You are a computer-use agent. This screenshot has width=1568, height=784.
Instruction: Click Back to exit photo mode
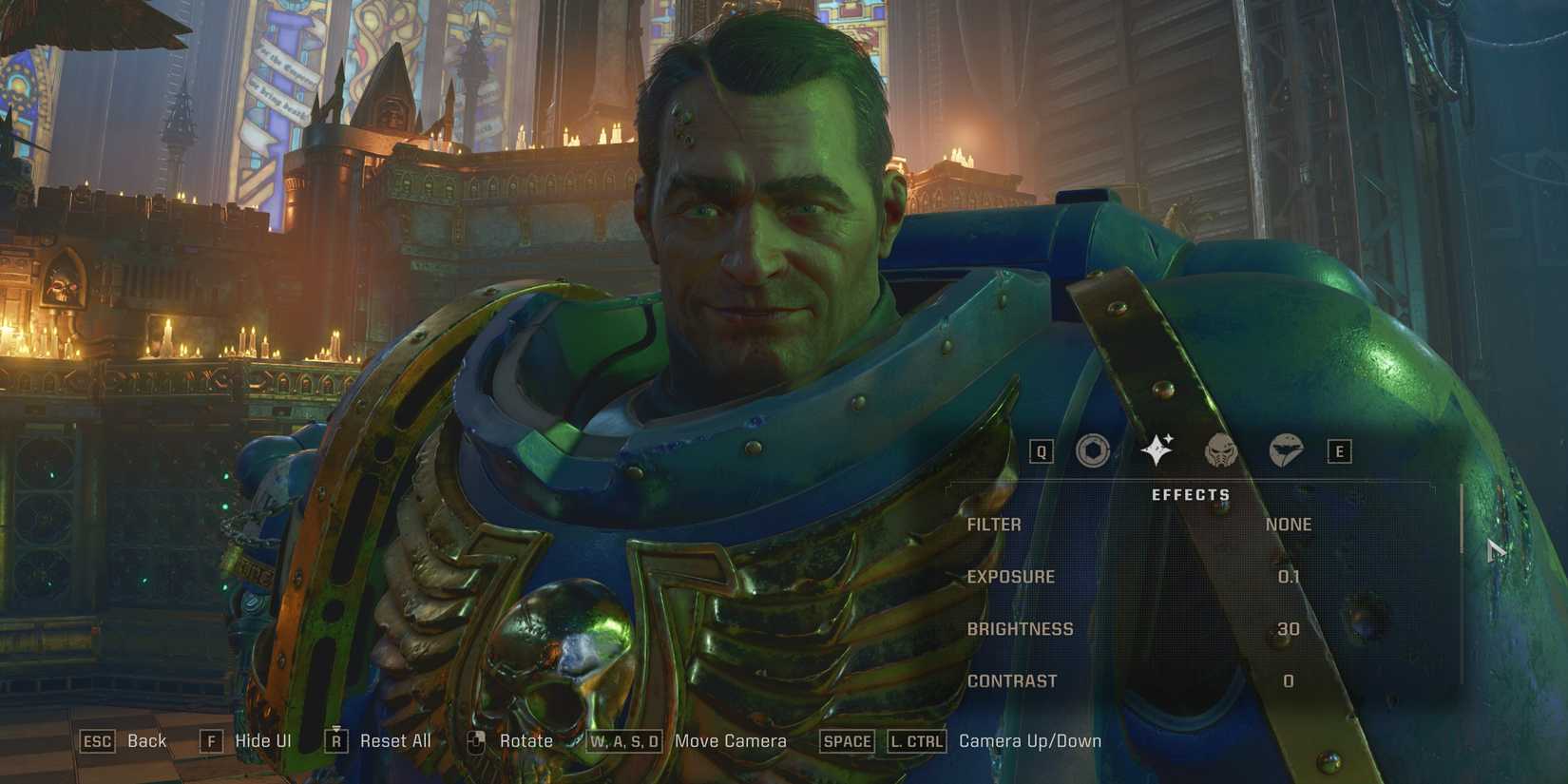click(x=144, y=740)
